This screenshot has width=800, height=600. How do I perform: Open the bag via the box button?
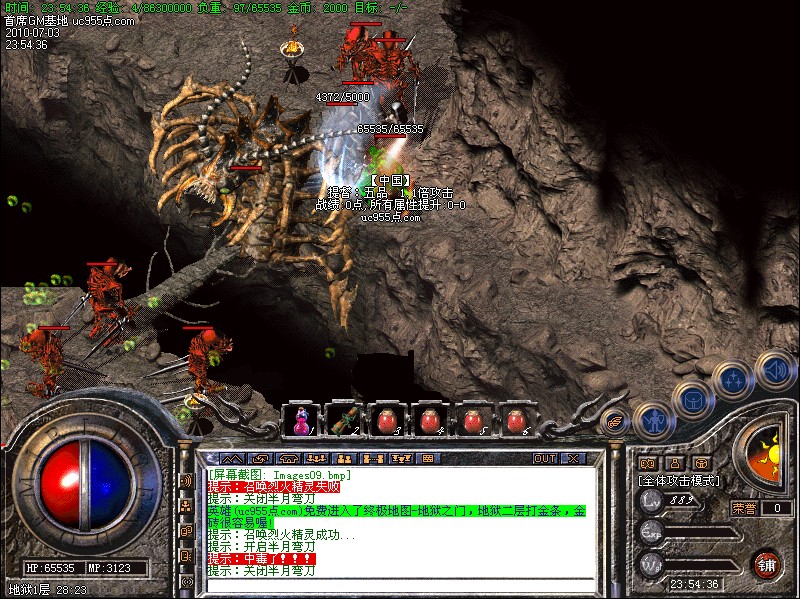(692, 399)
